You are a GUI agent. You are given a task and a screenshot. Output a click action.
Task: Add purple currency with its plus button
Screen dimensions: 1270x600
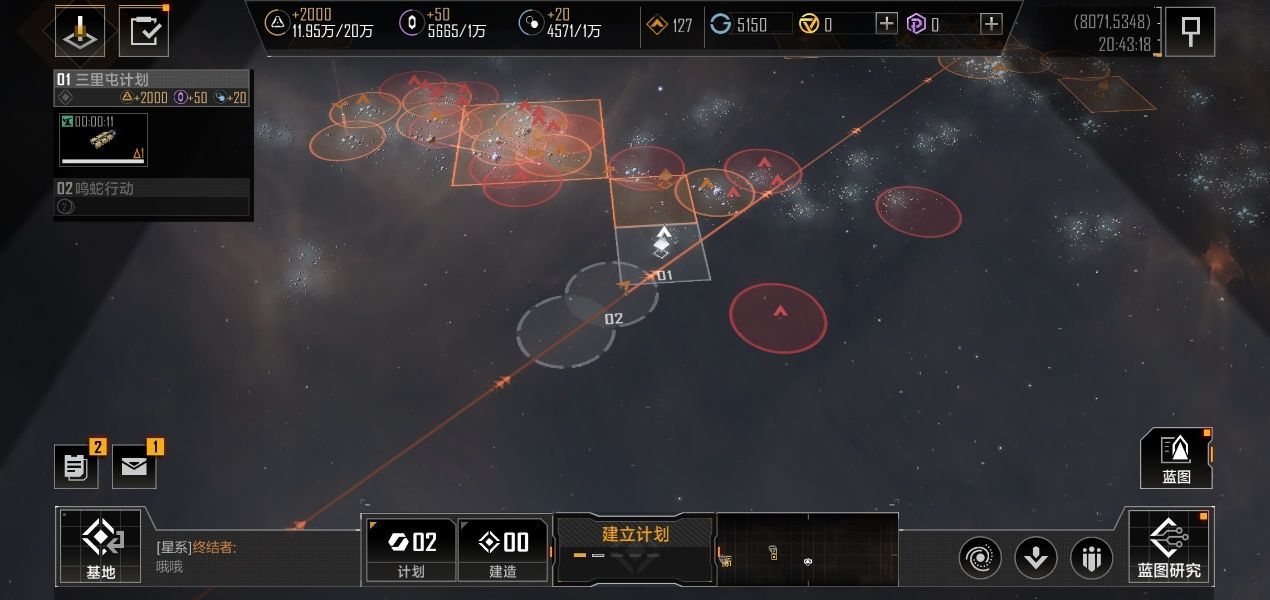(990, 24)
